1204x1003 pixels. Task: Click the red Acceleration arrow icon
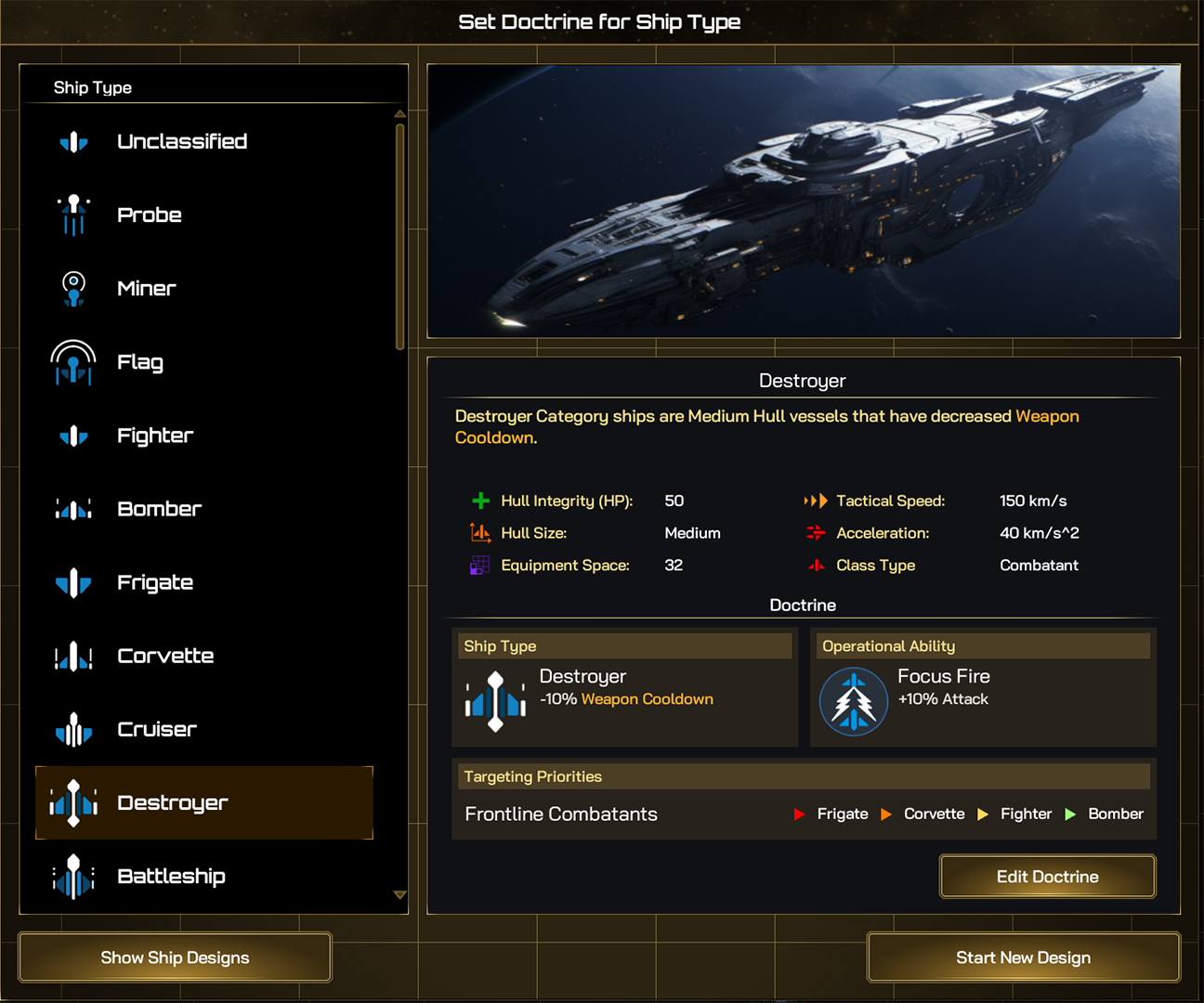tap(815, 533)
